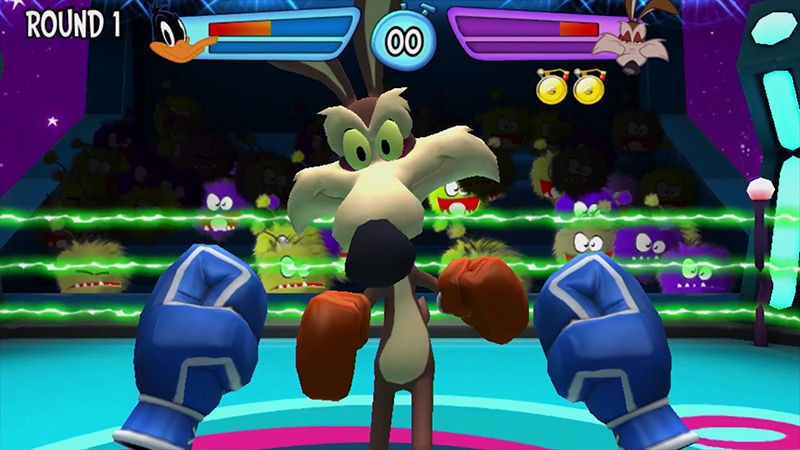Select Wile E. Coyote's opponent portrait
The image size is (800, 450).
tap(627, 39)
